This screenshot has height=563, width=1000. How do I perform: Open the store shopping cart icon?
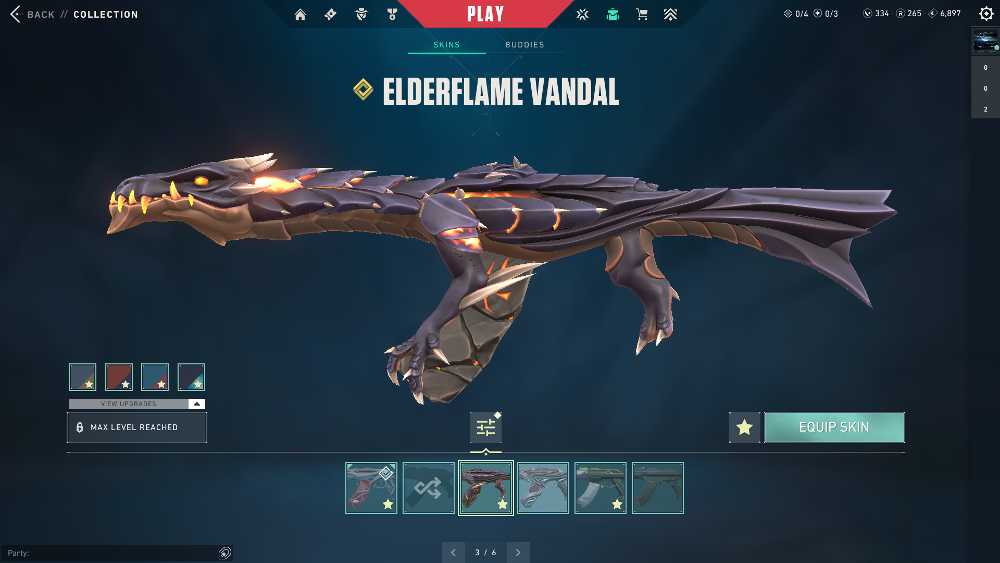(641, 15)
